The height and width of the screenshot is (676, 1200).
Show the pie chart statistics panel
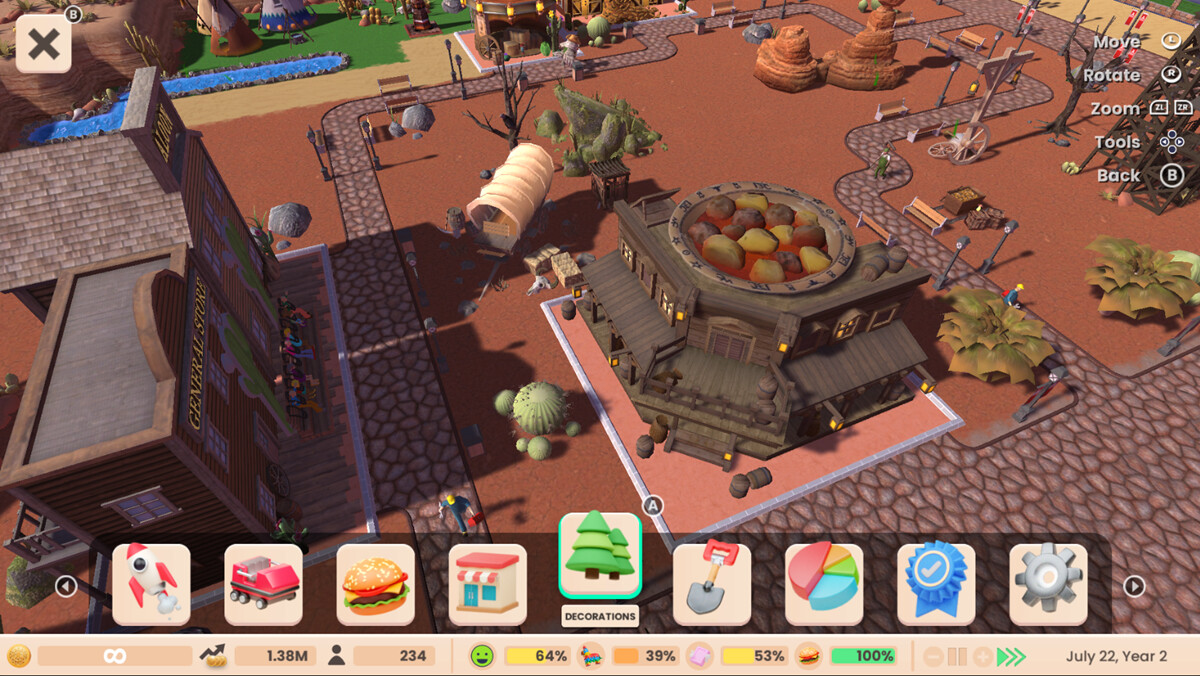coord(823,585)
